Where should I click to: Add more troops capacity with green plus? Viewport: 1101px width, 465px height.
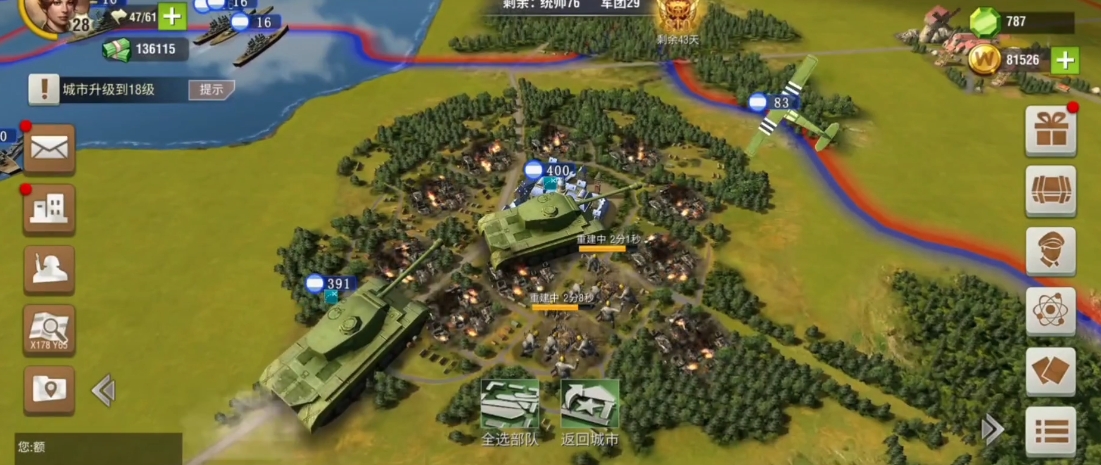(x=172, y=16)
